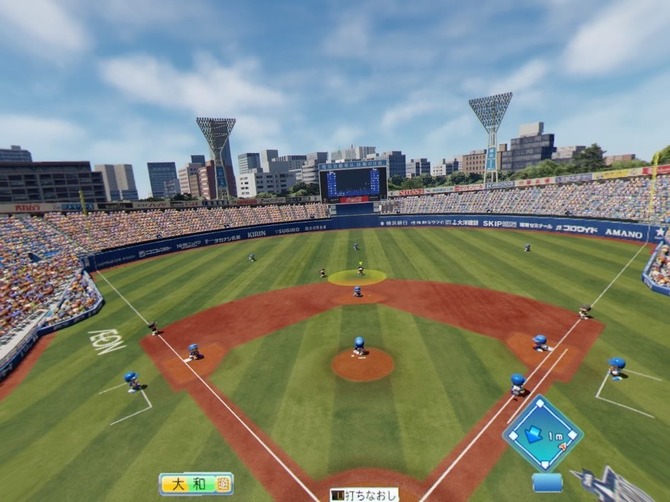This screenshot has height=502, width=670.
Task: Click the small blue button below the diamond
Action: pyautogui.click(x=547, y=482)
